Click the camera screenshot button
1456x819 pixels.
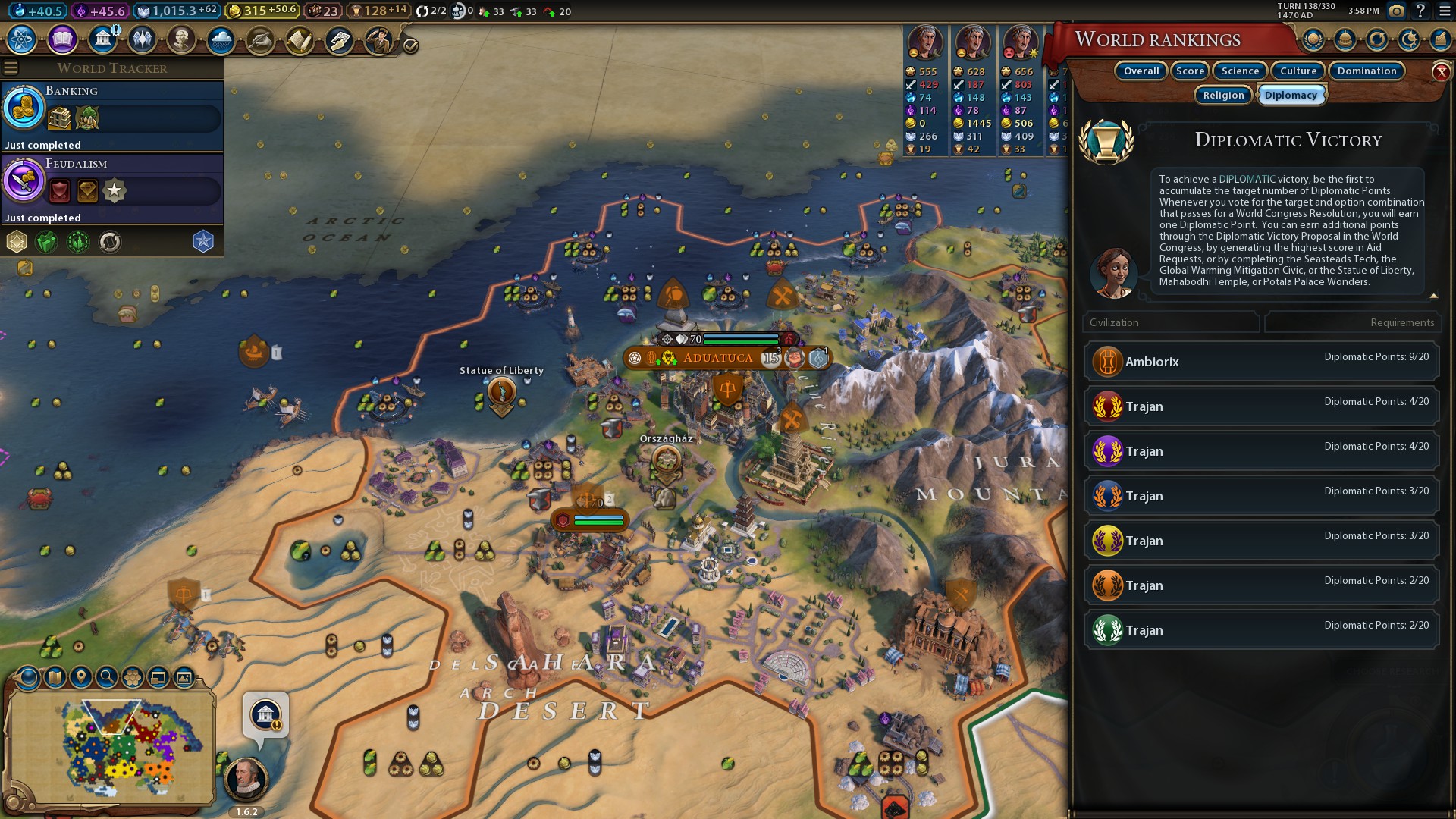coord(1396,11)
